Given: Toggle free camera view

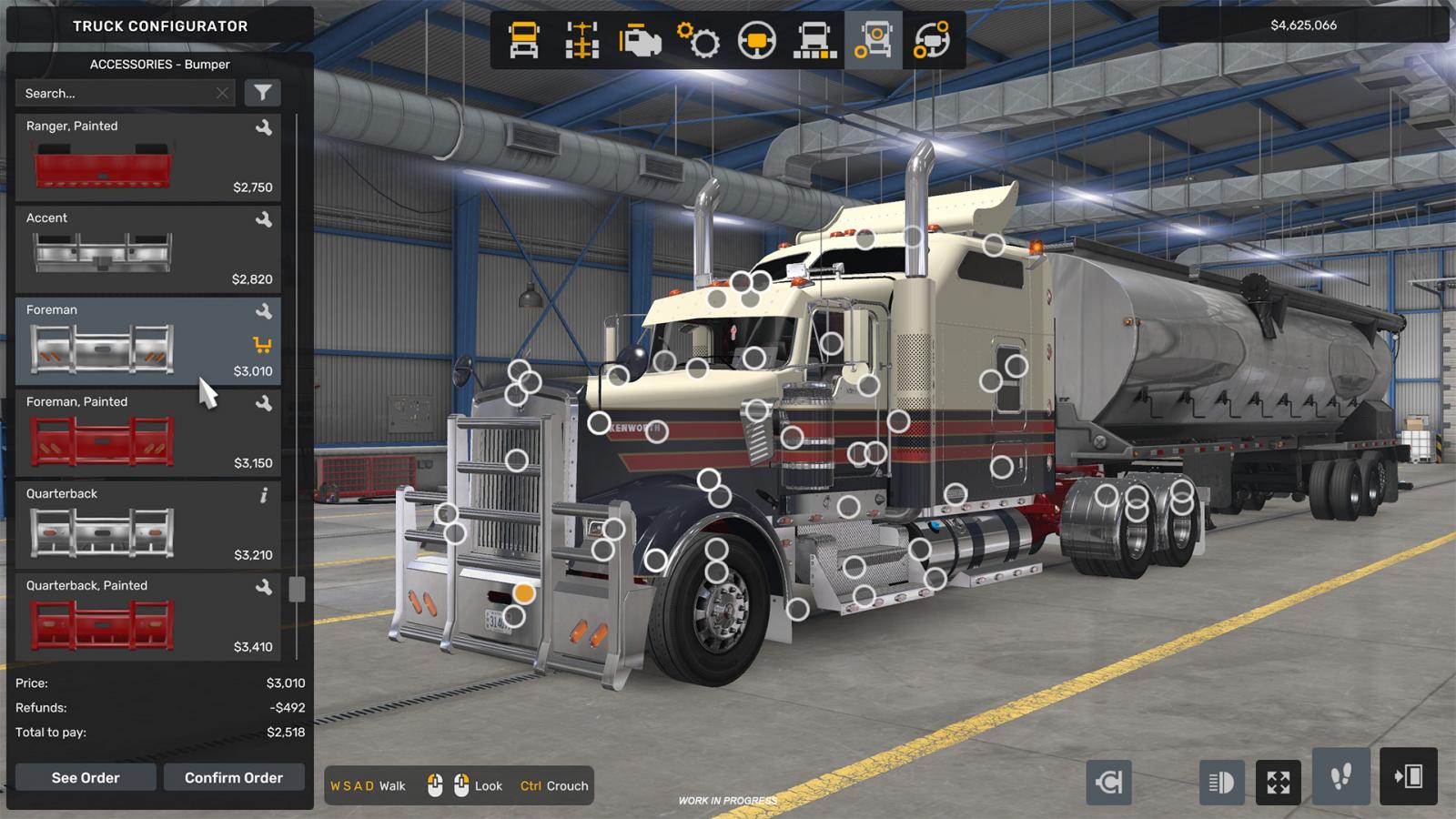Looking at the screenshot, I should [1279, 781].
